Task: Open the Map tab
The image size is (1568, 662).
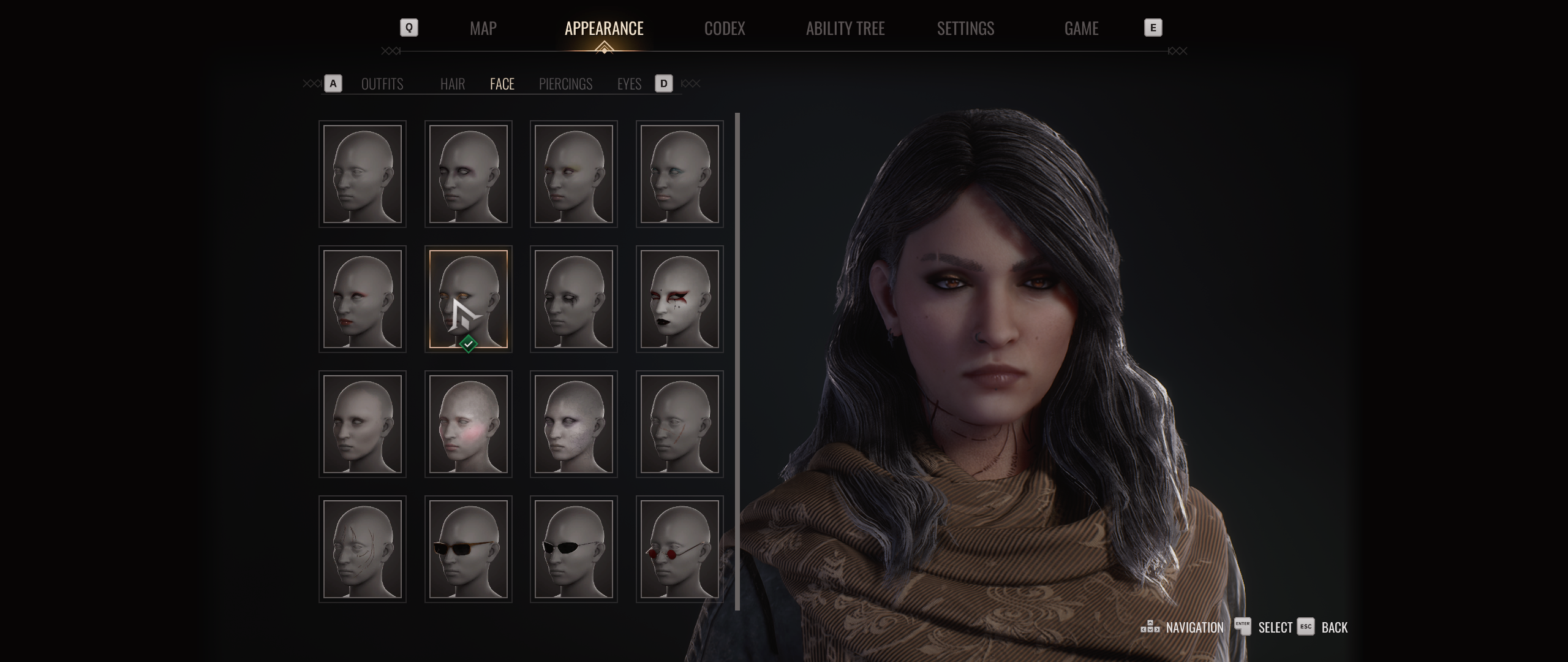Action: 483,28
